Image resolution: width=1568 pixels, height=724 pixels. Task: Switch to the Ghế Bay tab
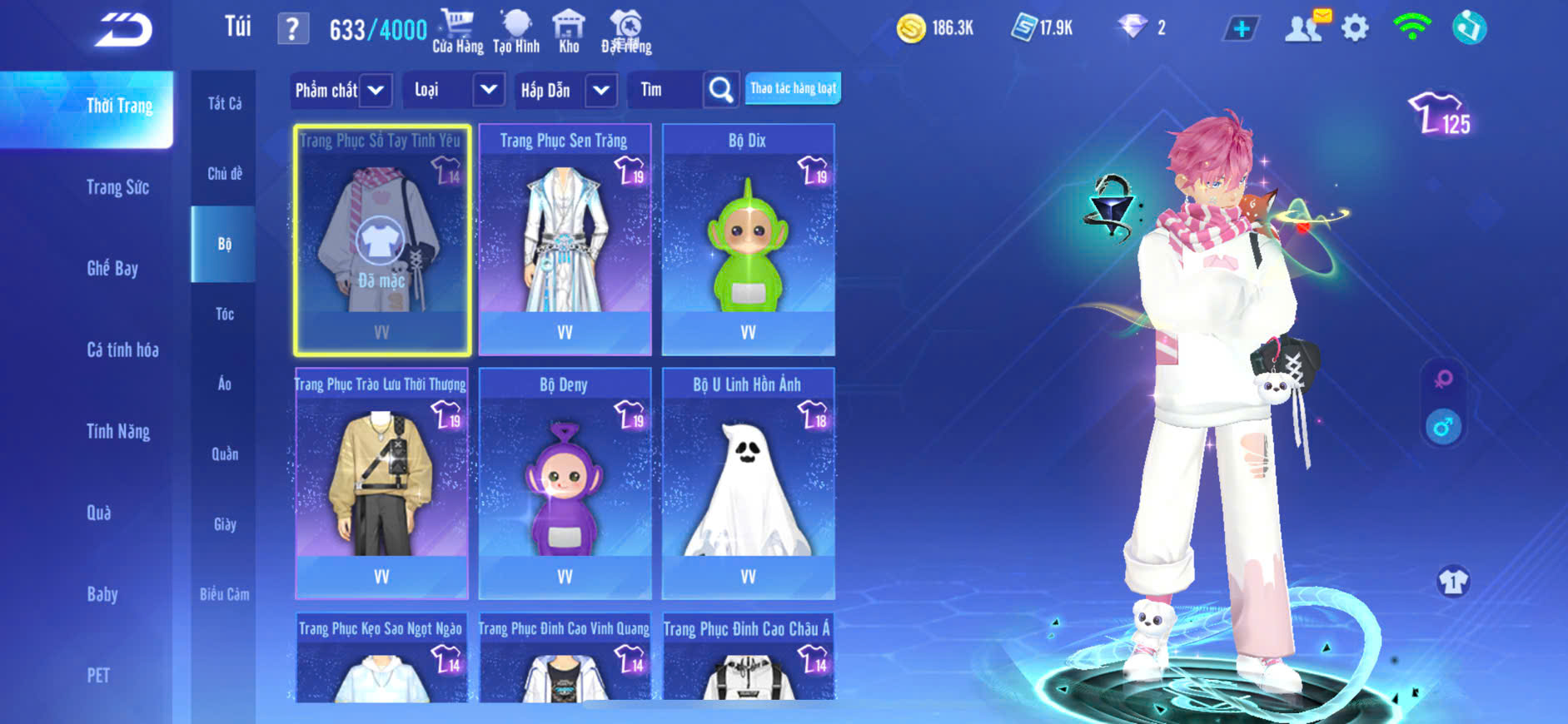click(112, 268)
